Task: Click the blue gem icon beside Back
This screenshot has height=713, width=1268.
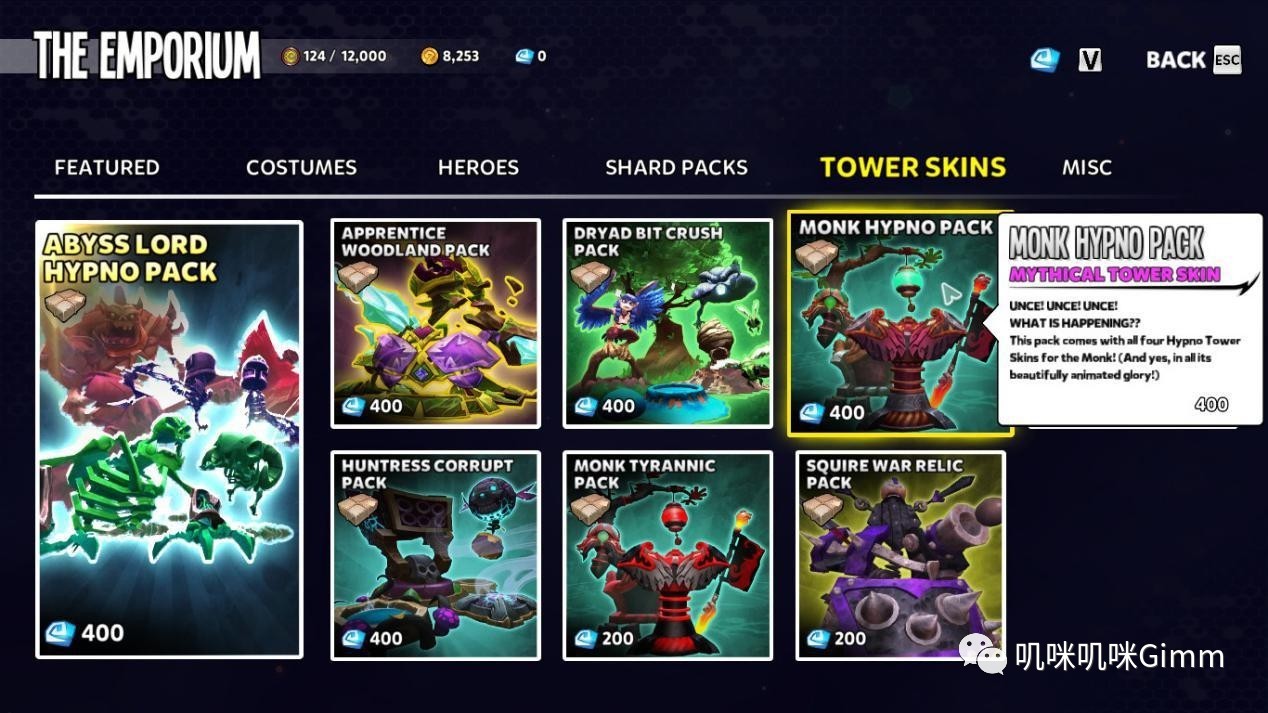Action: click(1044, 60)
